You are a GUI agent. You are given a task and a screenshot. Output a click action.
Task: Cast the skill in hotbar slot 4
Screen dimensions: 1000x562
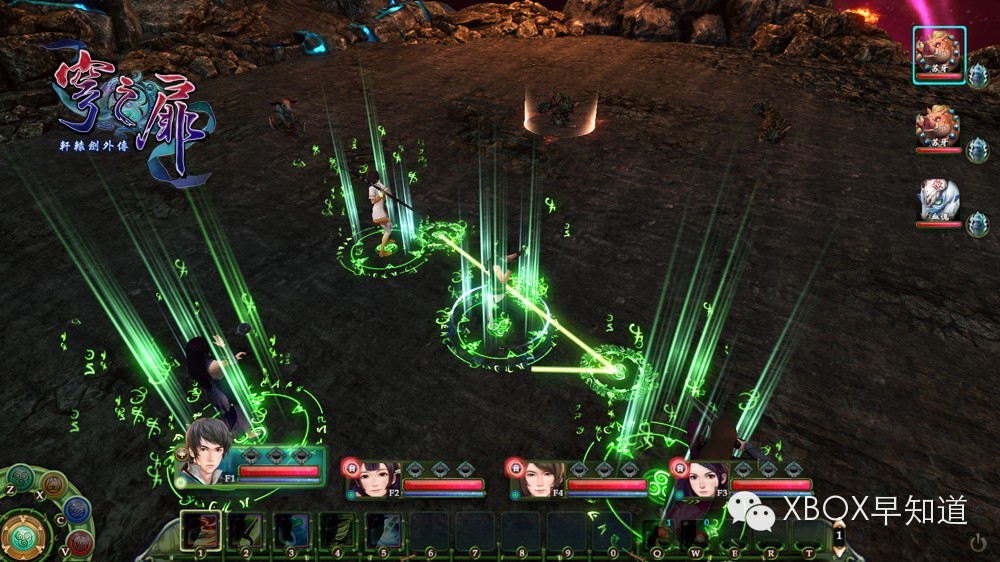[338, 530]
